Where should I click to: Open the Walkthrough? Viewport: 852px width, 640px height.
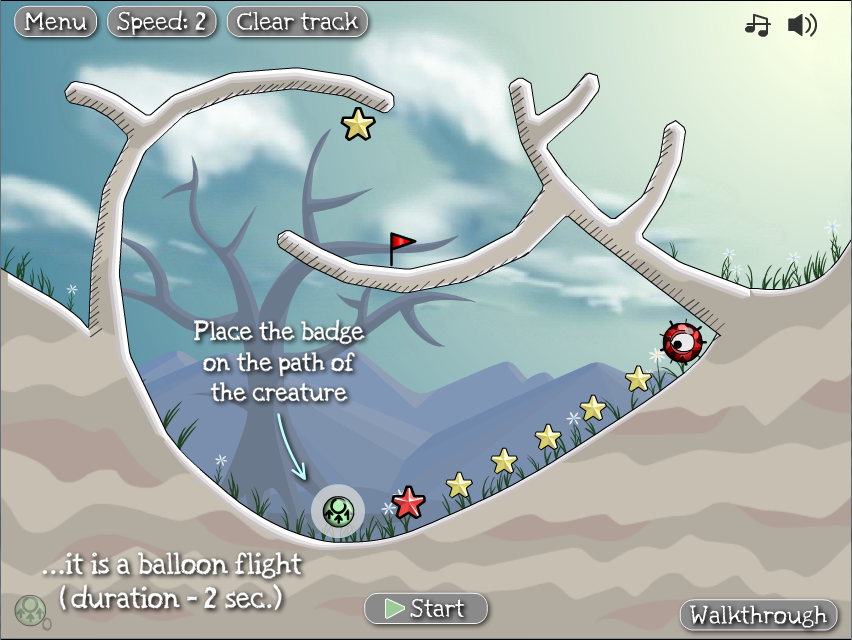759,614
